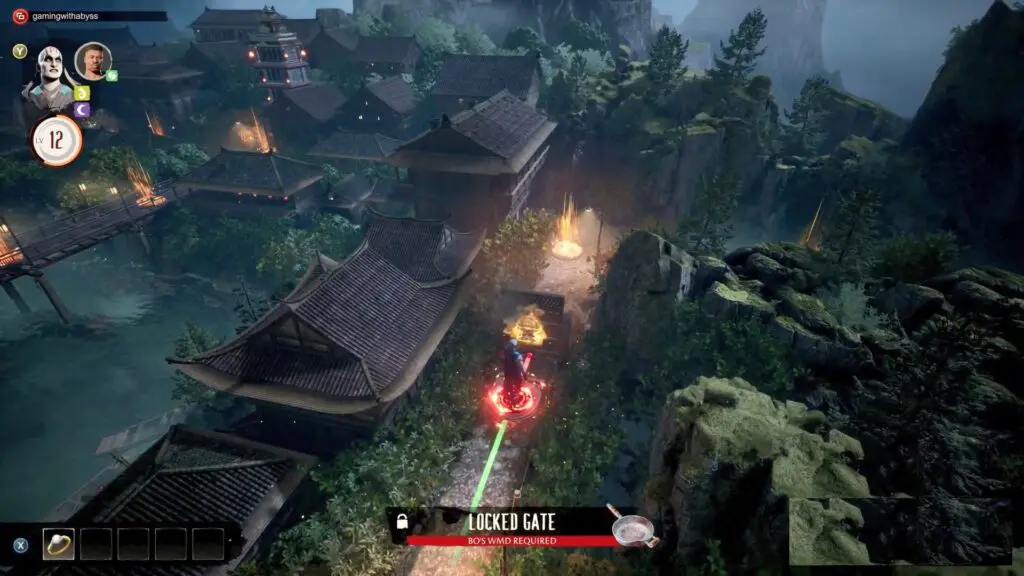Switch to the round companion portrait
1024x576 pixels.
tap(92, 60)
